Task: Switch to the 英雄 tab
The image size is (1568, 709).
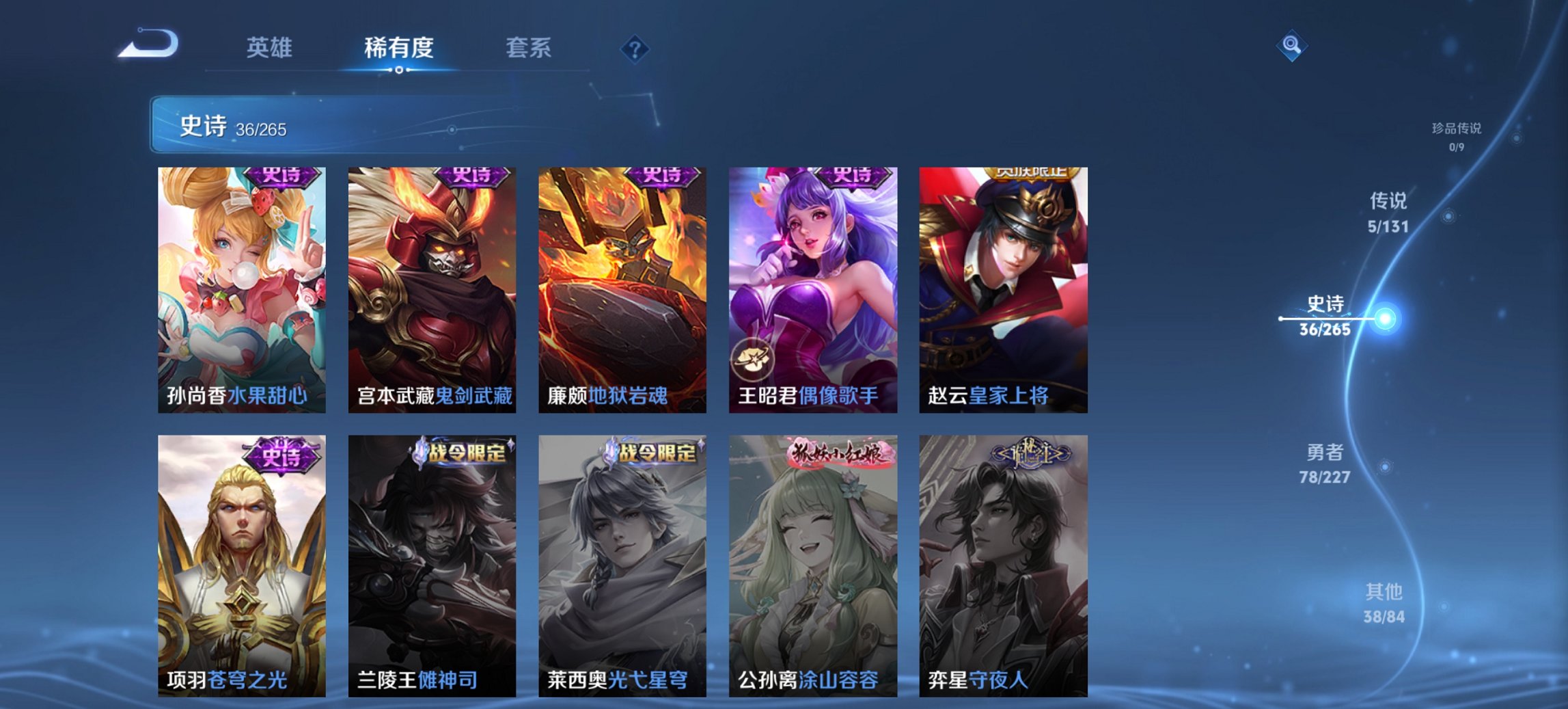Action: pyautogui.click(x=271, y=47)
